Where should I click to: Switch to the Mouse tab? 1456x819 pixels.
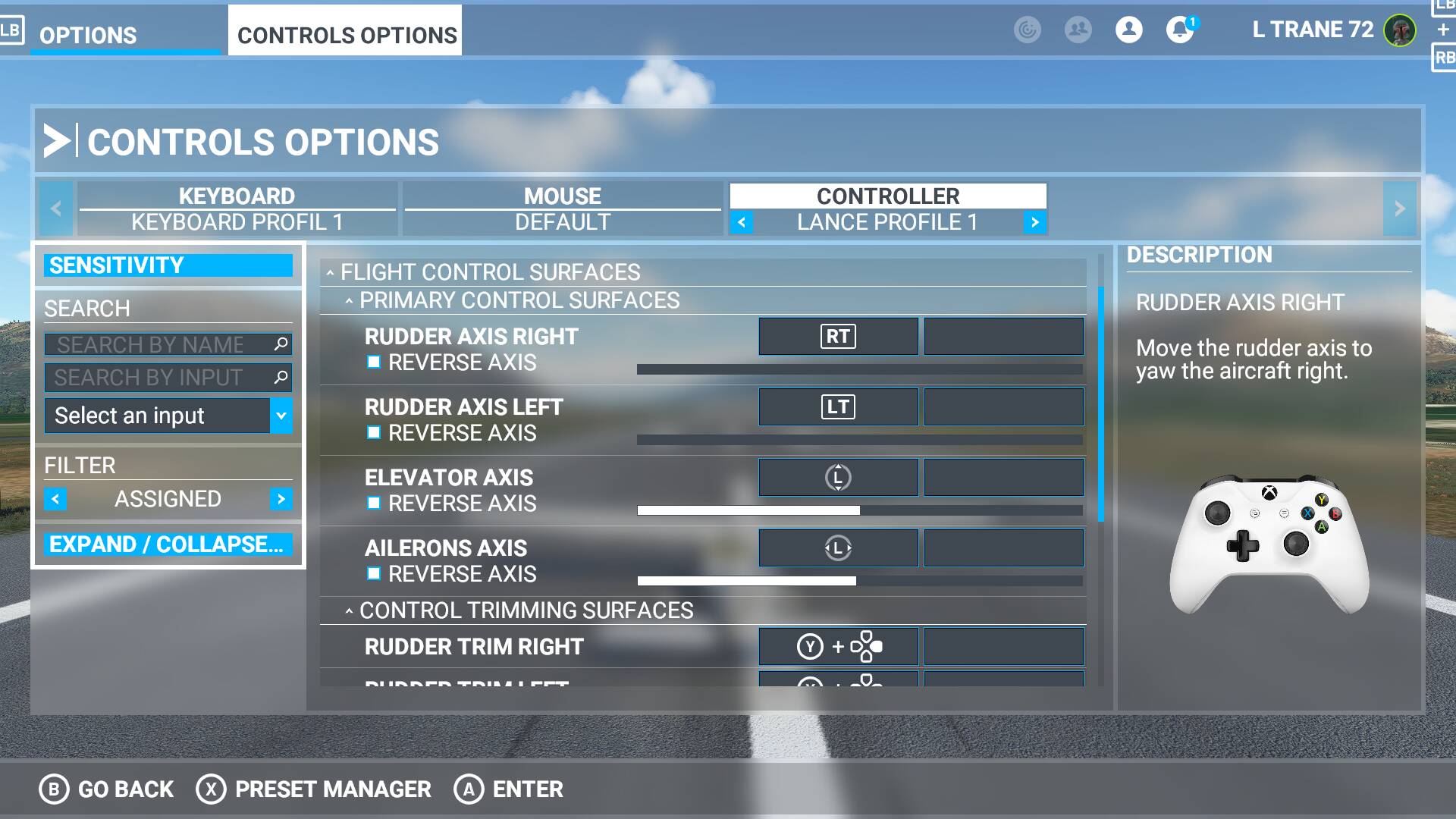(x=562, y=196)
